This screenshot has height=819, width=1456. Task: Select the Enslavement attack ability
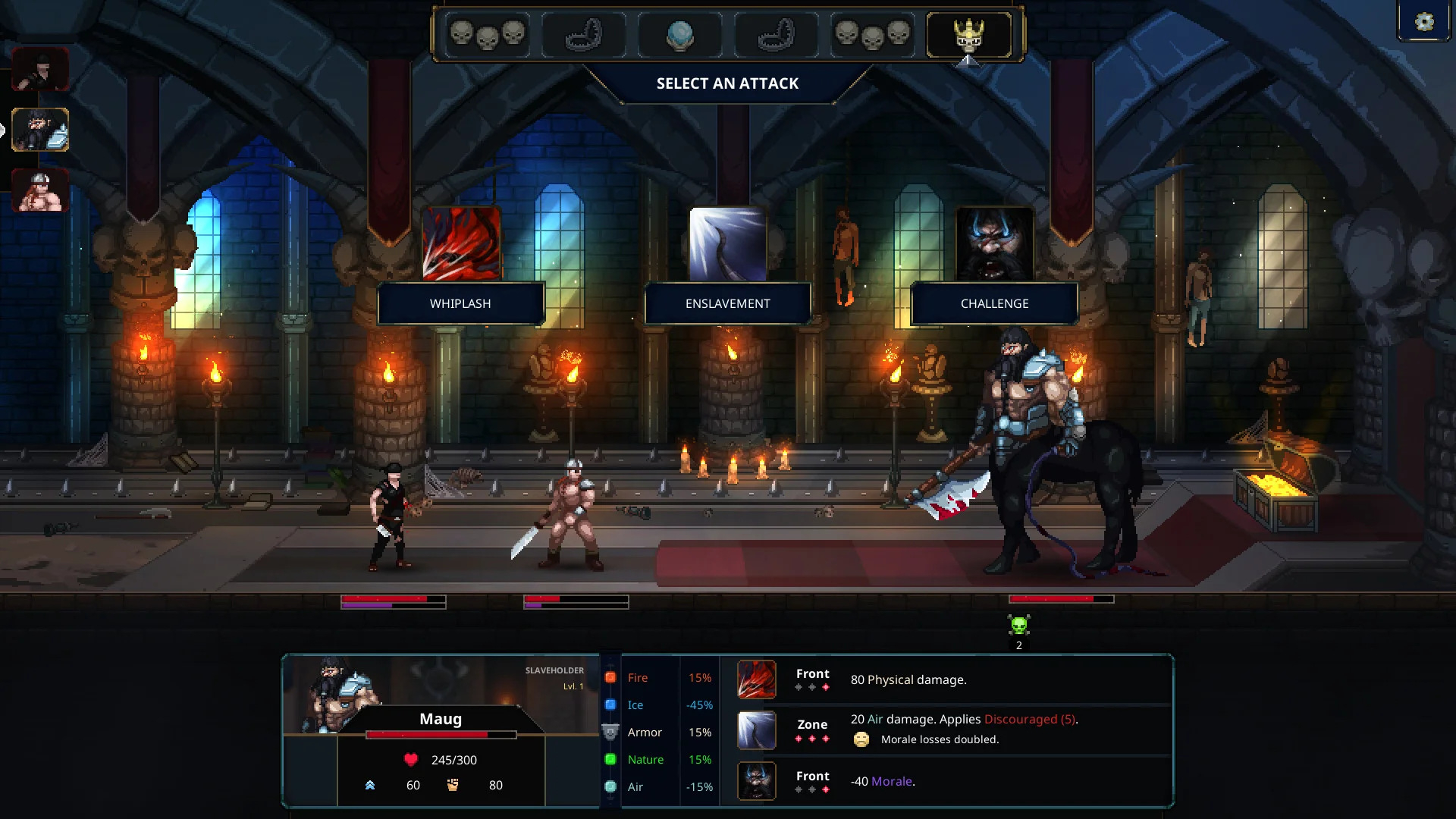pos(727,303)
